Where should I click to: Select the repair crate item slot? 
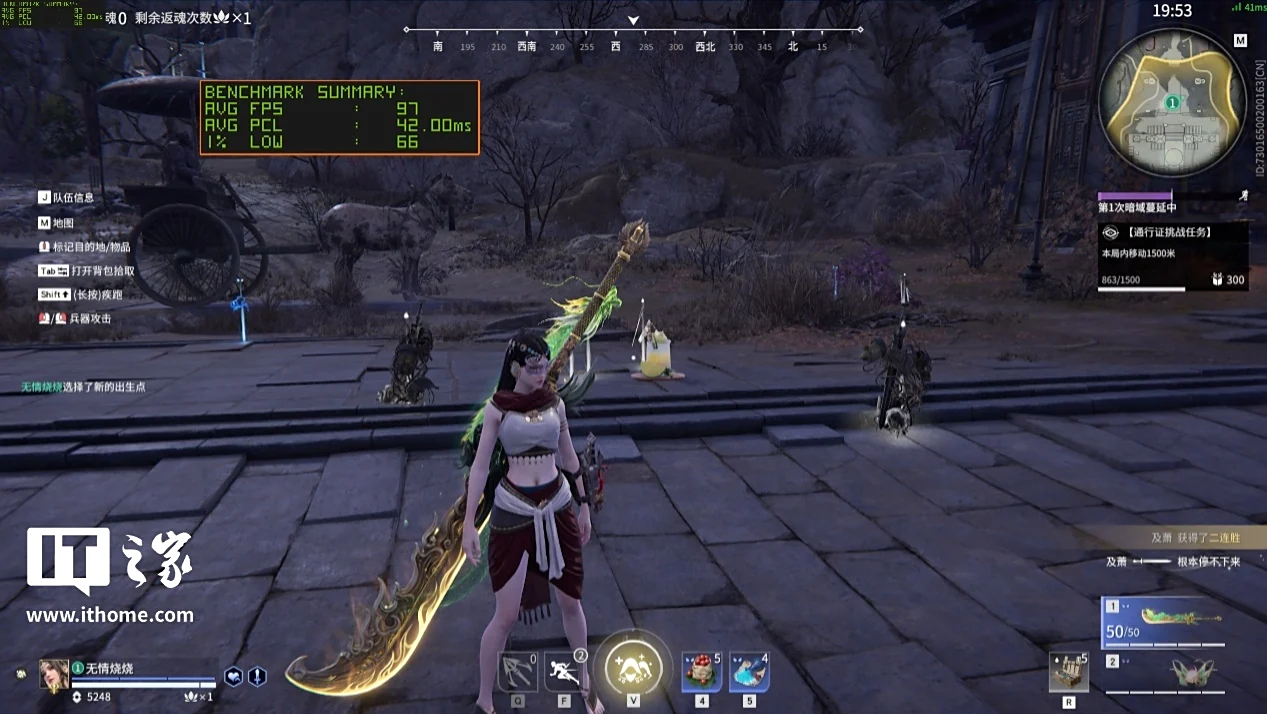[1069, 672]
